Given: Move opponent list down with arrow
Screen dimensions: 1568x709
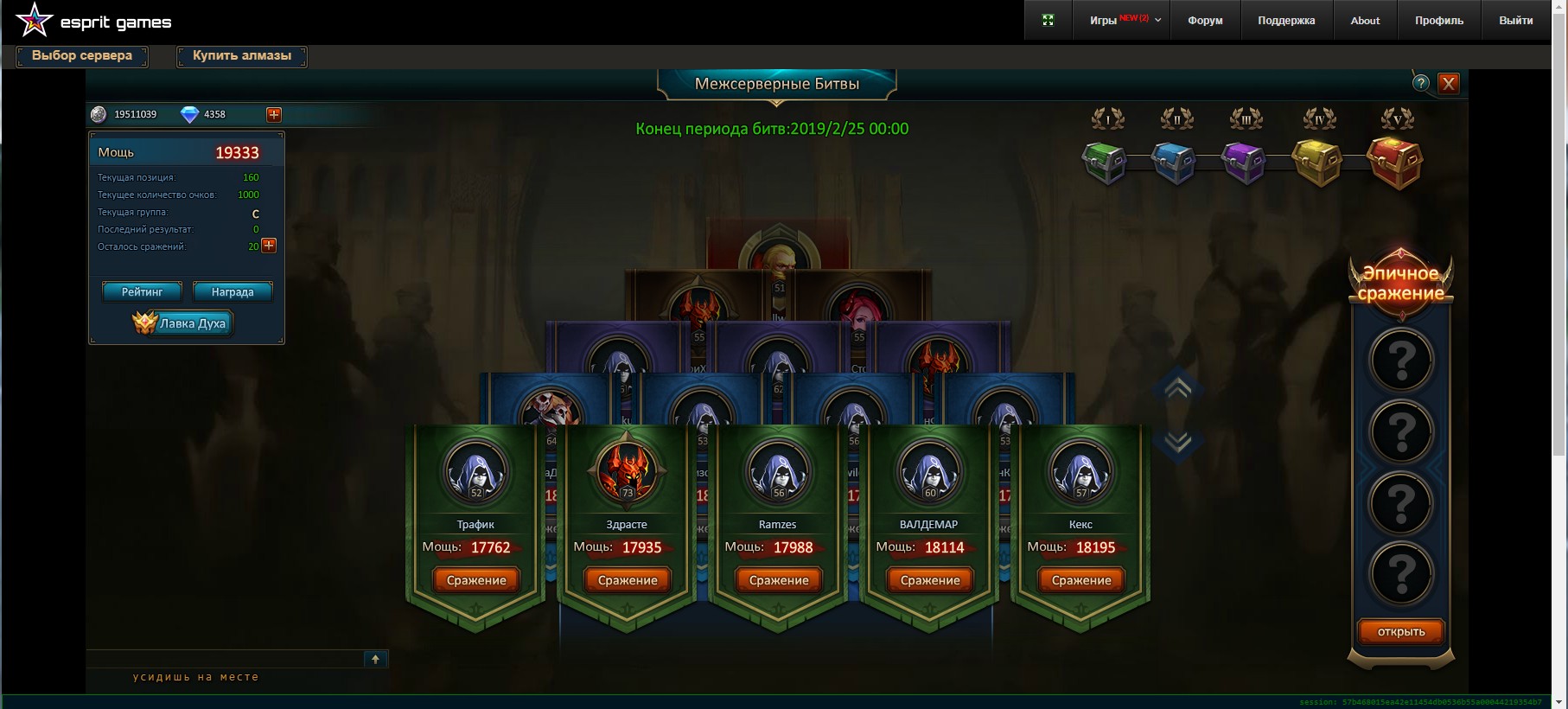Looking at the screenshot, I should (x=1177, y=442).
